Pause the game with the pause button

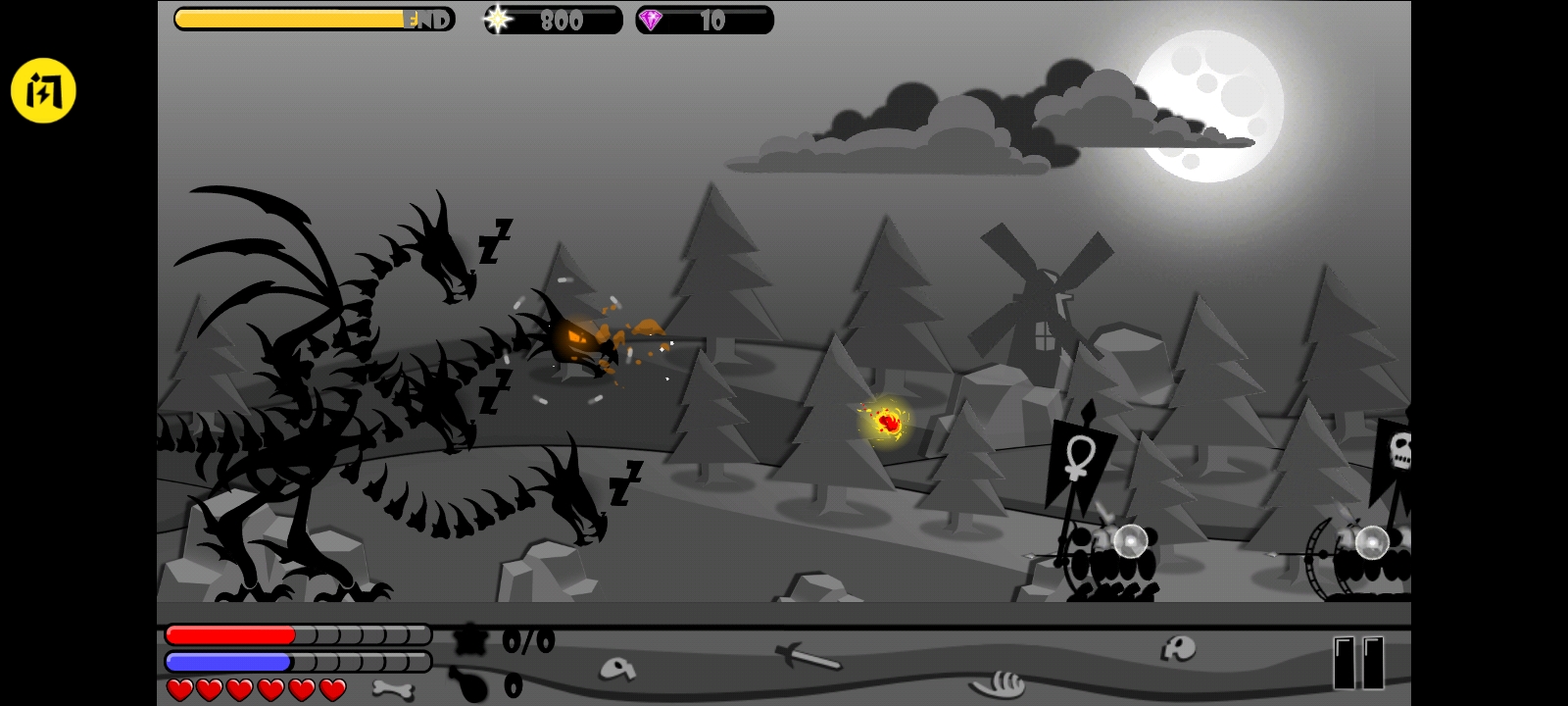pos(1358,663)
